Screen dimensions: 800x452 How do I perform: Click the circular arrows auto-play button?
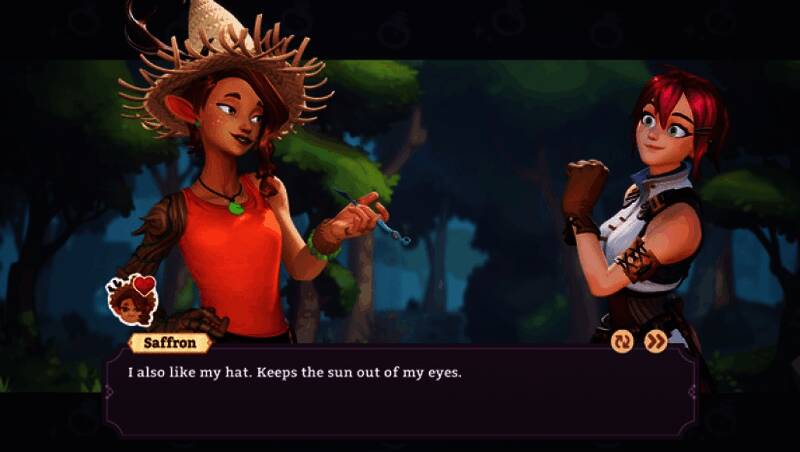(x=622, y=342)
